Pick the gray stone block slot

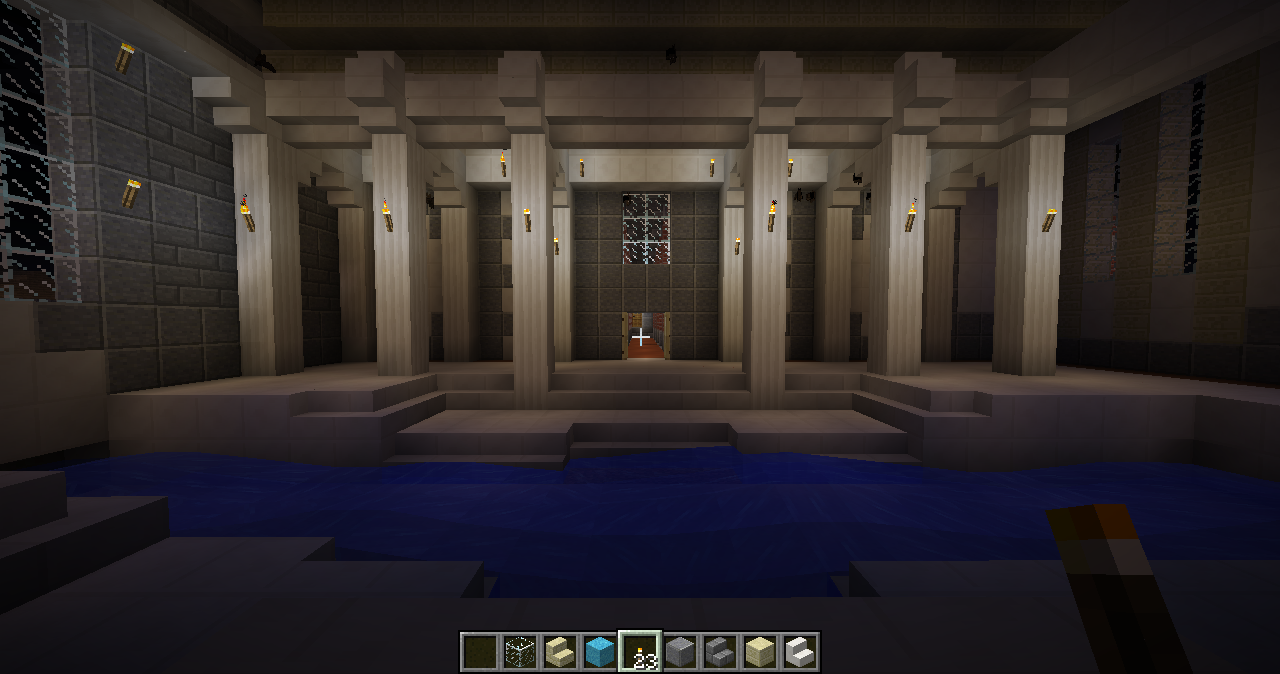pos(680,652)
